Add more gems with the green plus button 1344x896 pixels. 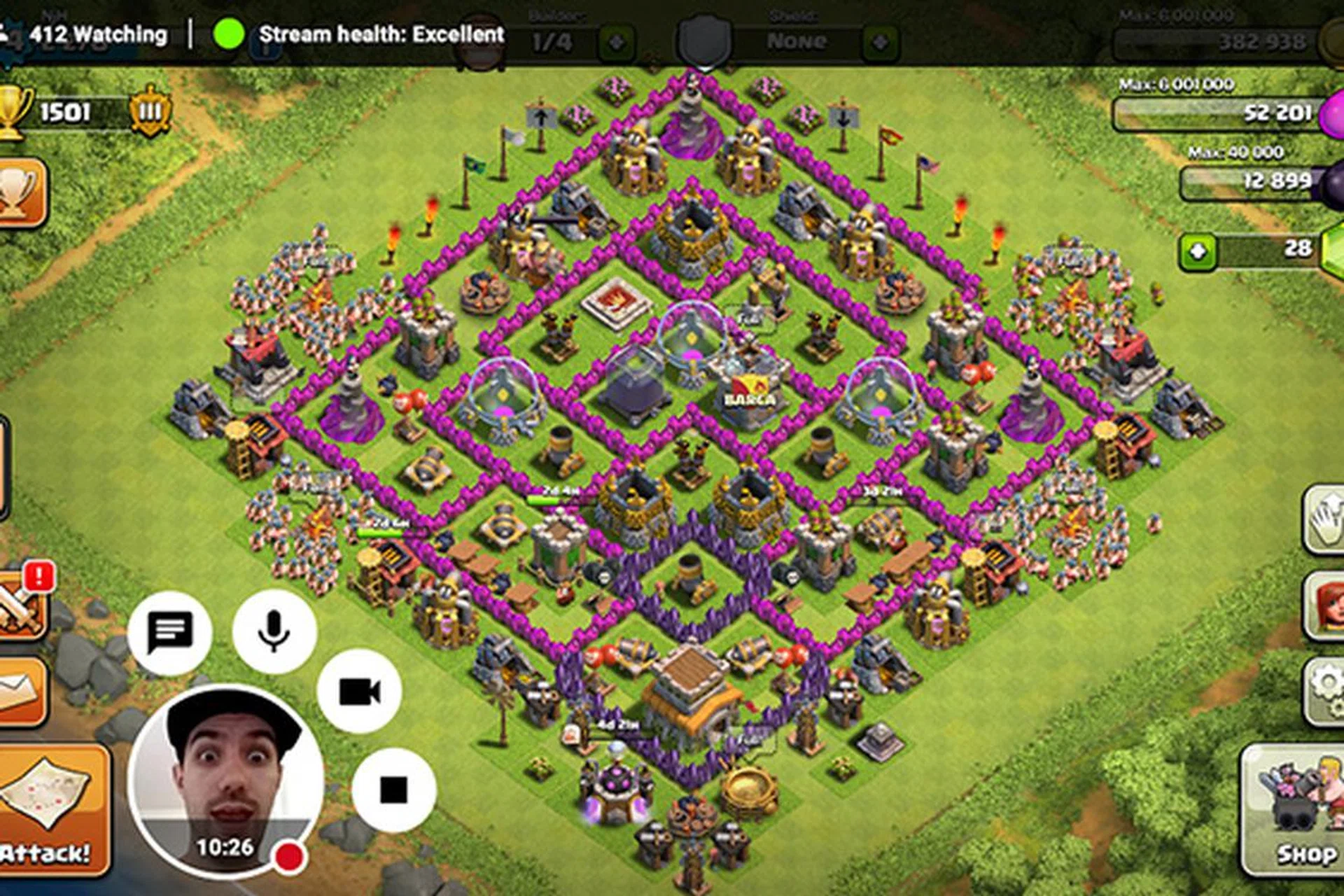[x=1198, y=251]
